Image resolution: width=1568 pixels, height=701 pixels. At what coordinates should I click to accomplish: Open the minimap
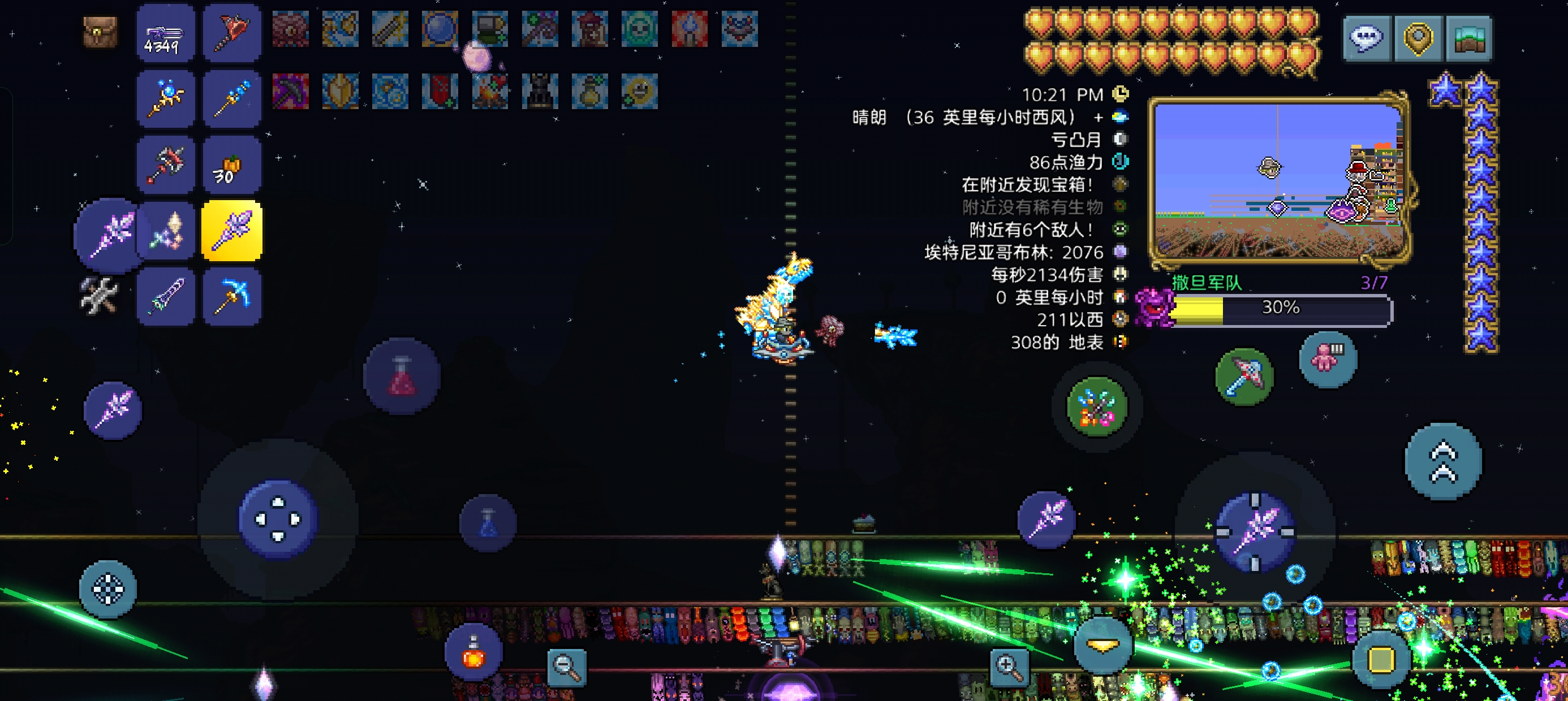(x=1278, y=181)
